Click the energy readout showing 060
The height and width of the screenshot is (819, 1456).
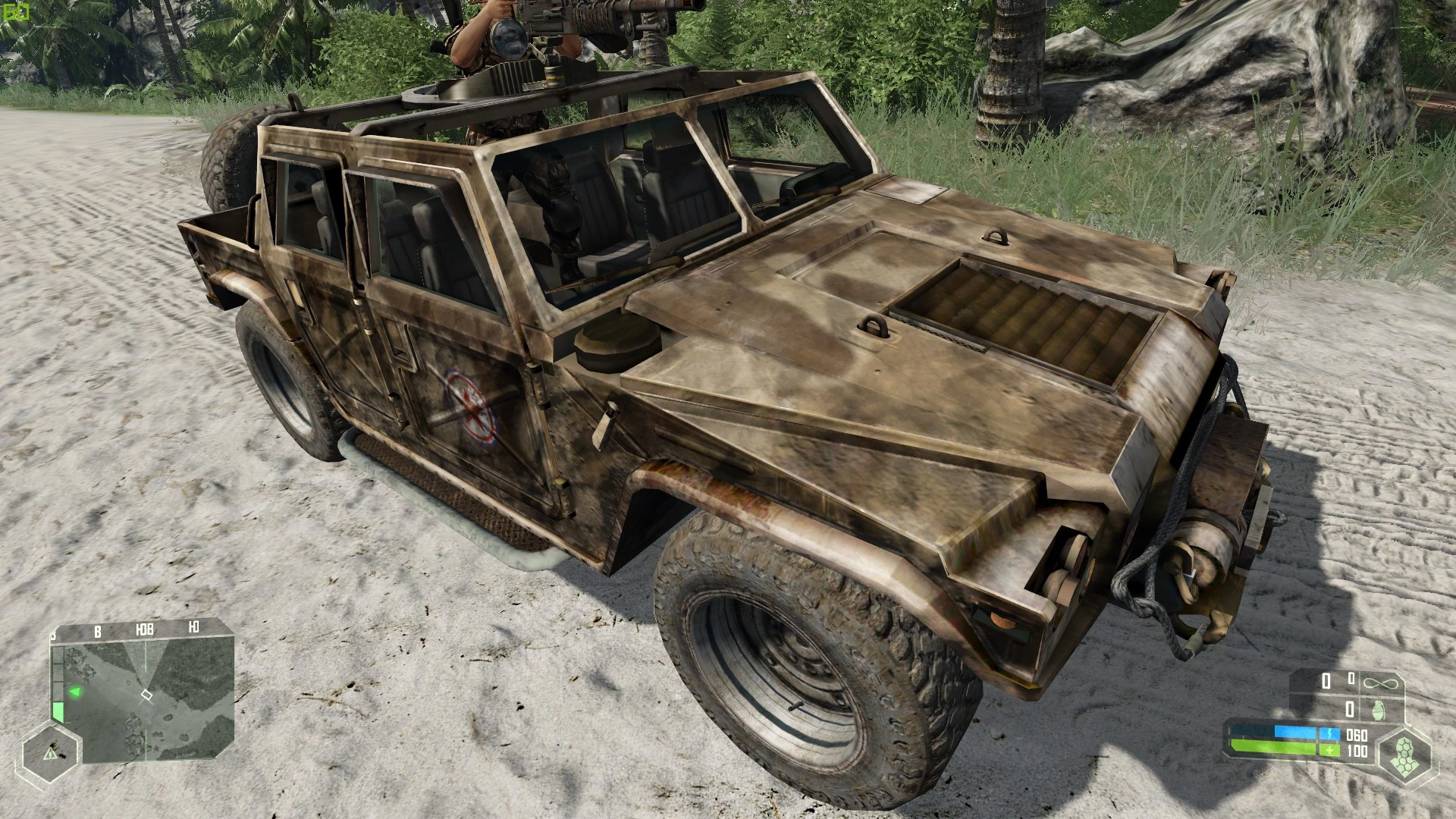[1357, 735]
